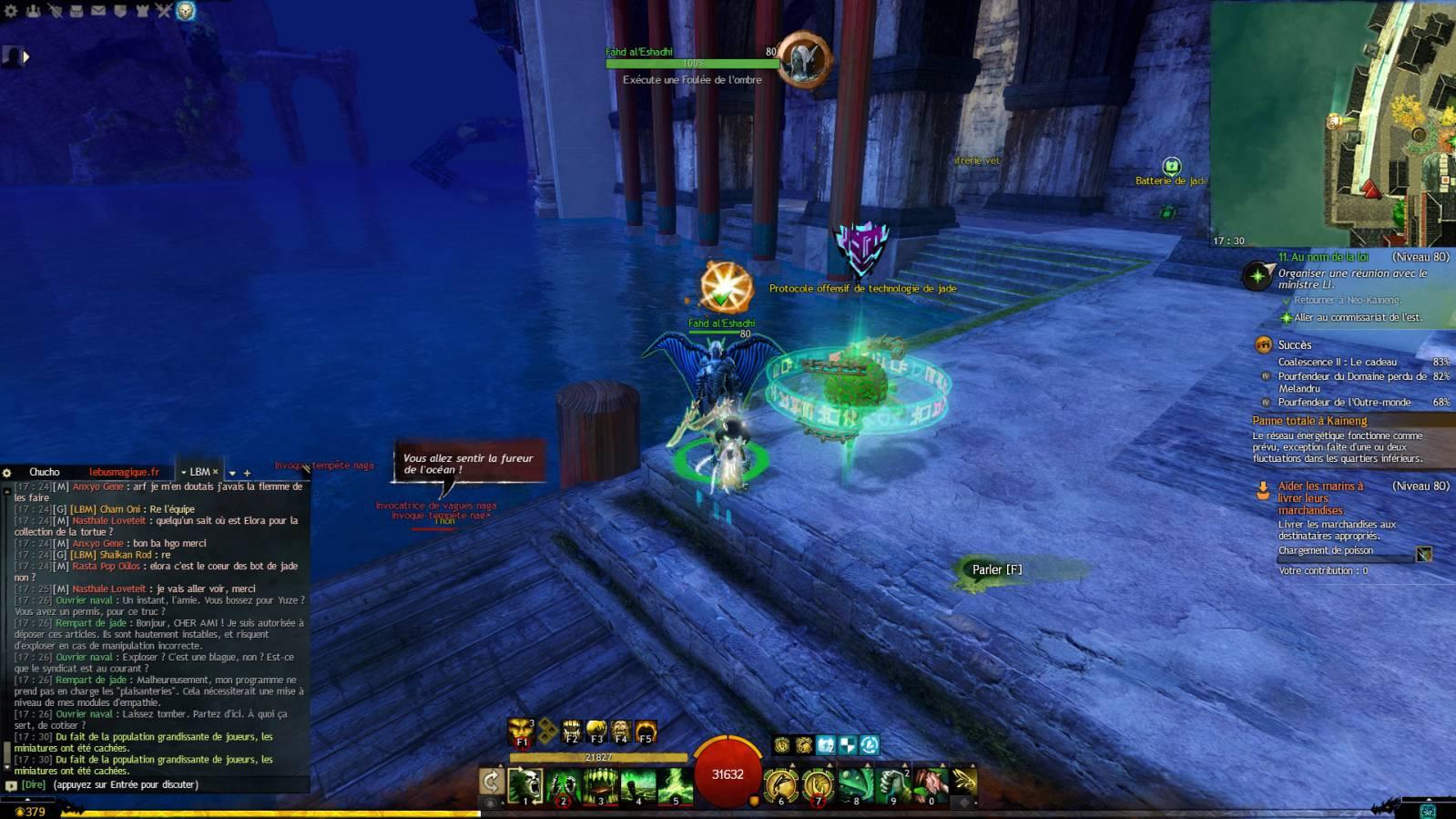Select the Fahd al'Eshadhi target portrait
Image resolution: width=1456 pixels, height=819 pixels.
[x=803, y=60]
